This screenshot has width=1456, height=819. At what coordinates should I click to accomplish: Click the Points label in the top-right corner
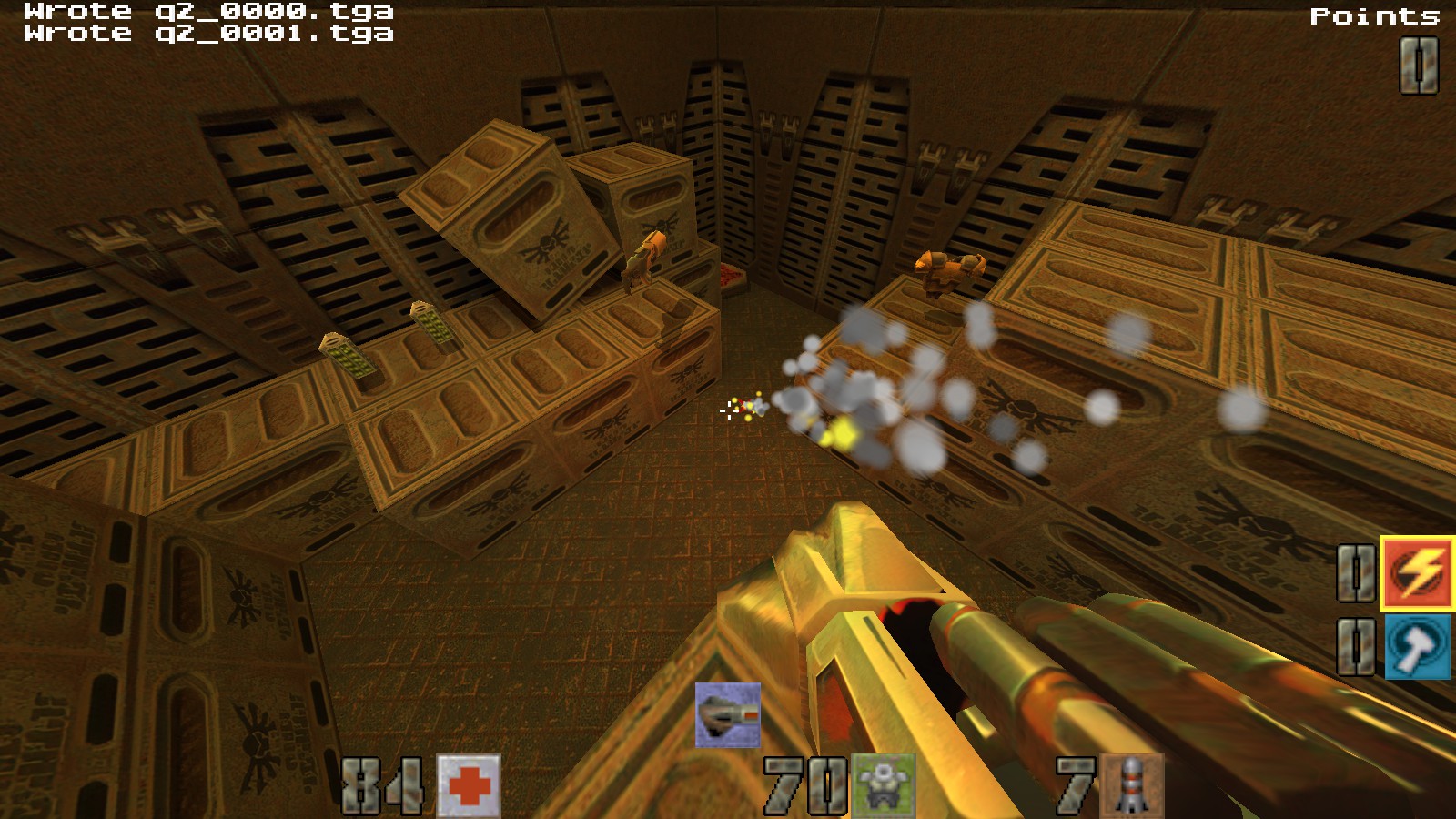click(x=1373, y=15)
